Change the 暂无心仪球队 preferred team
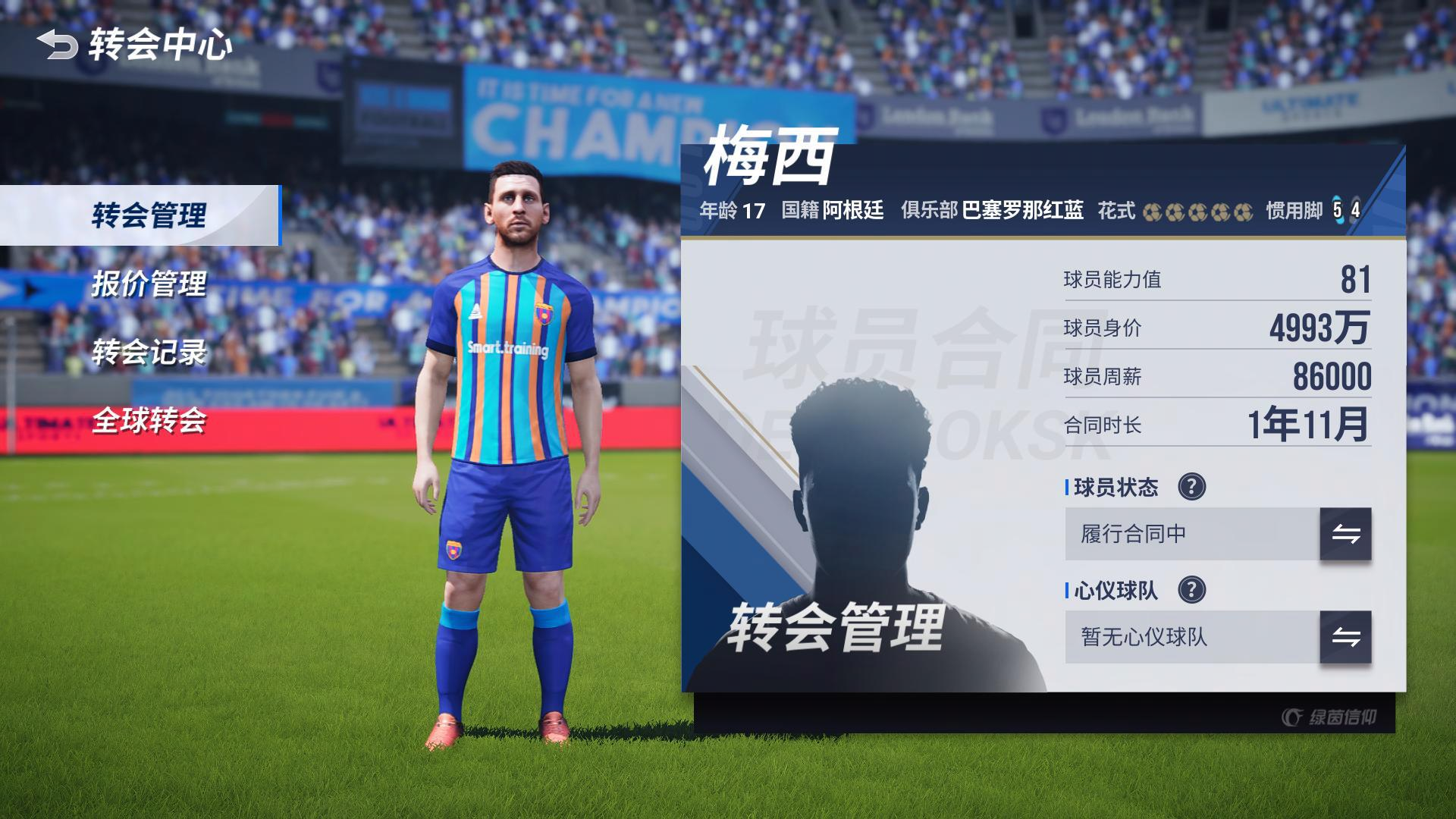This screenshot has height=819, width=1456. [1345, 637]
